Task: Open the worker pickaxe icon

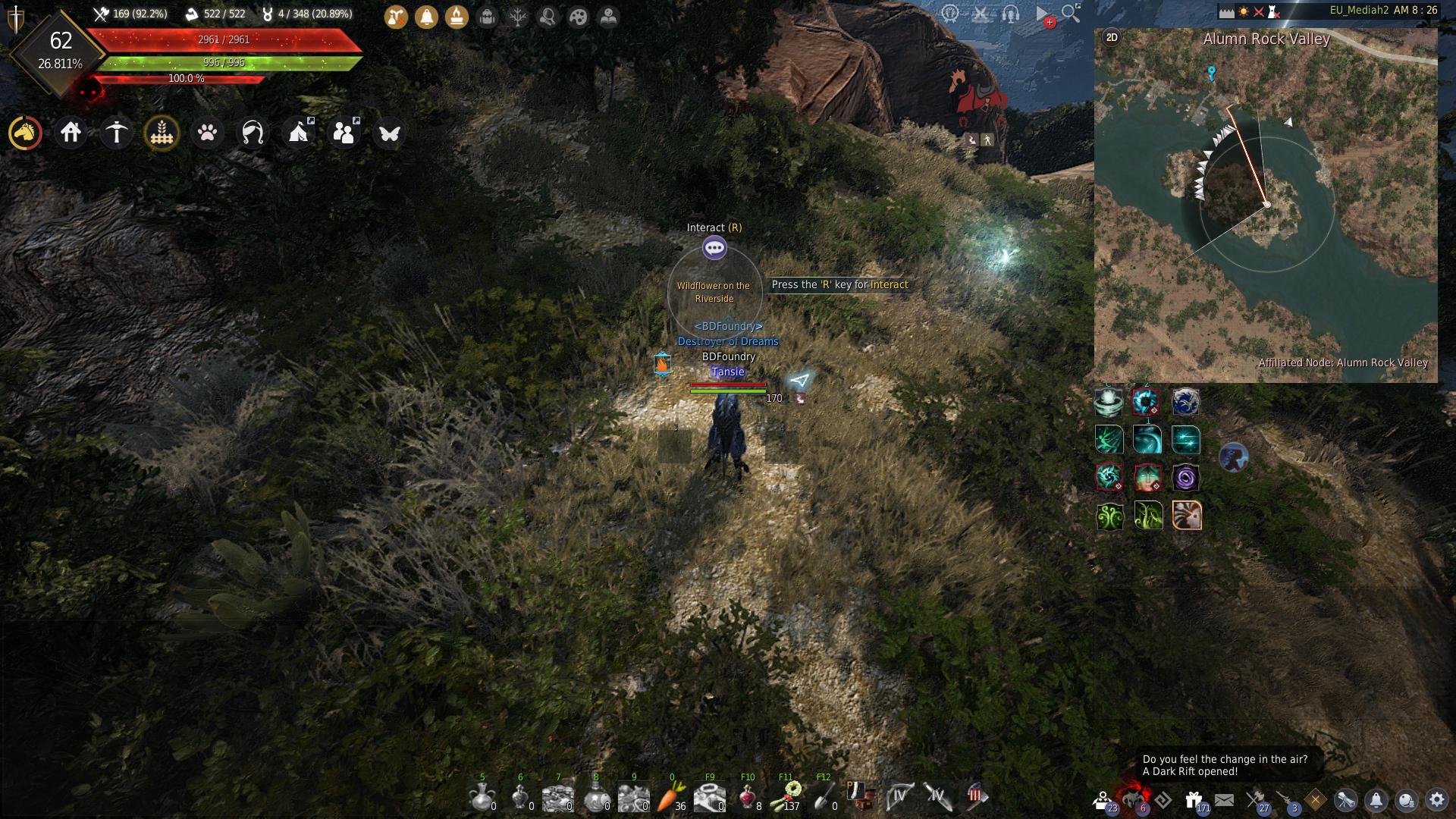Action: click(x=116, y=133)
